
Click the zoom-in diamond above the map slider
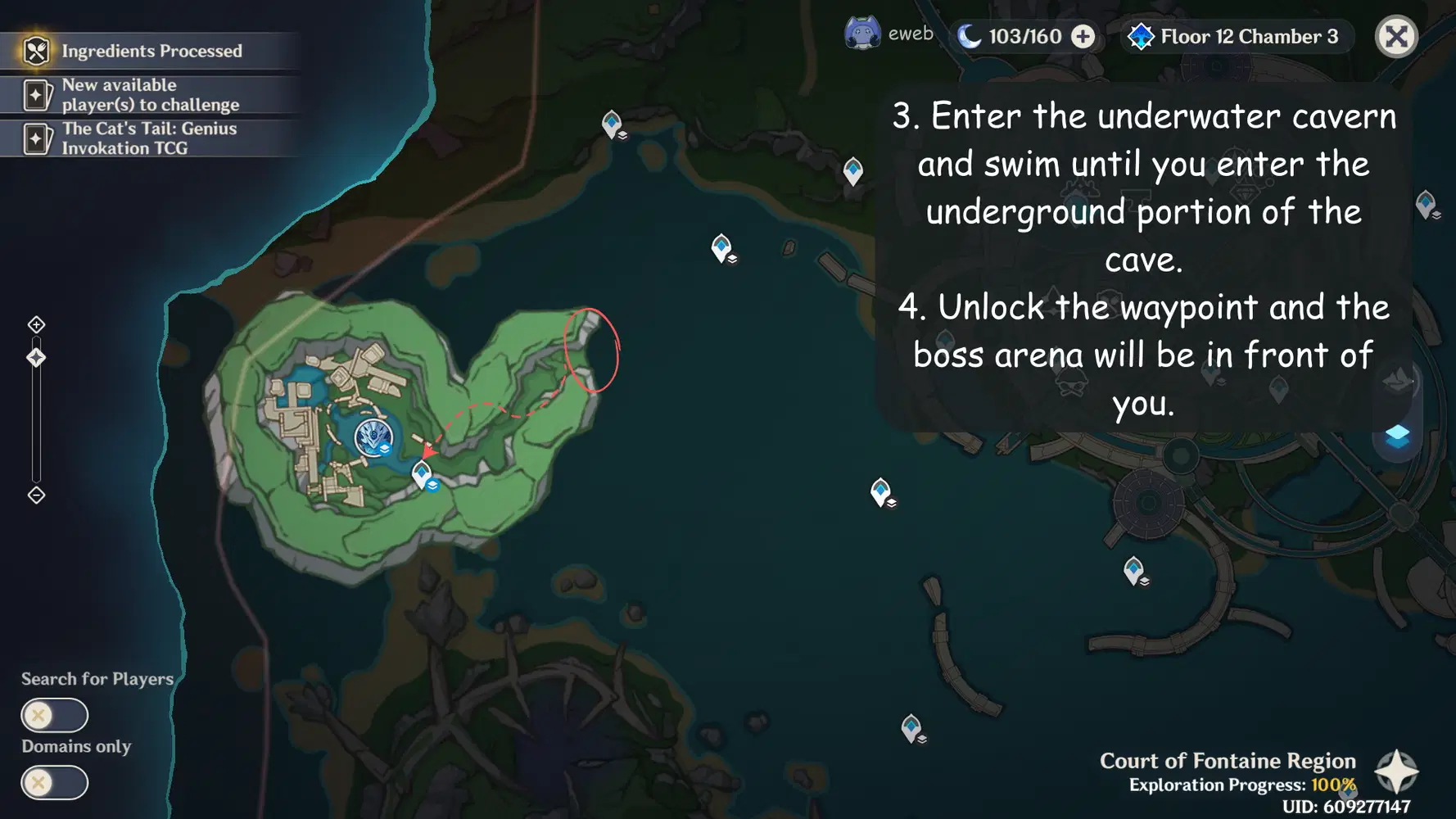(x=36, y=324)
